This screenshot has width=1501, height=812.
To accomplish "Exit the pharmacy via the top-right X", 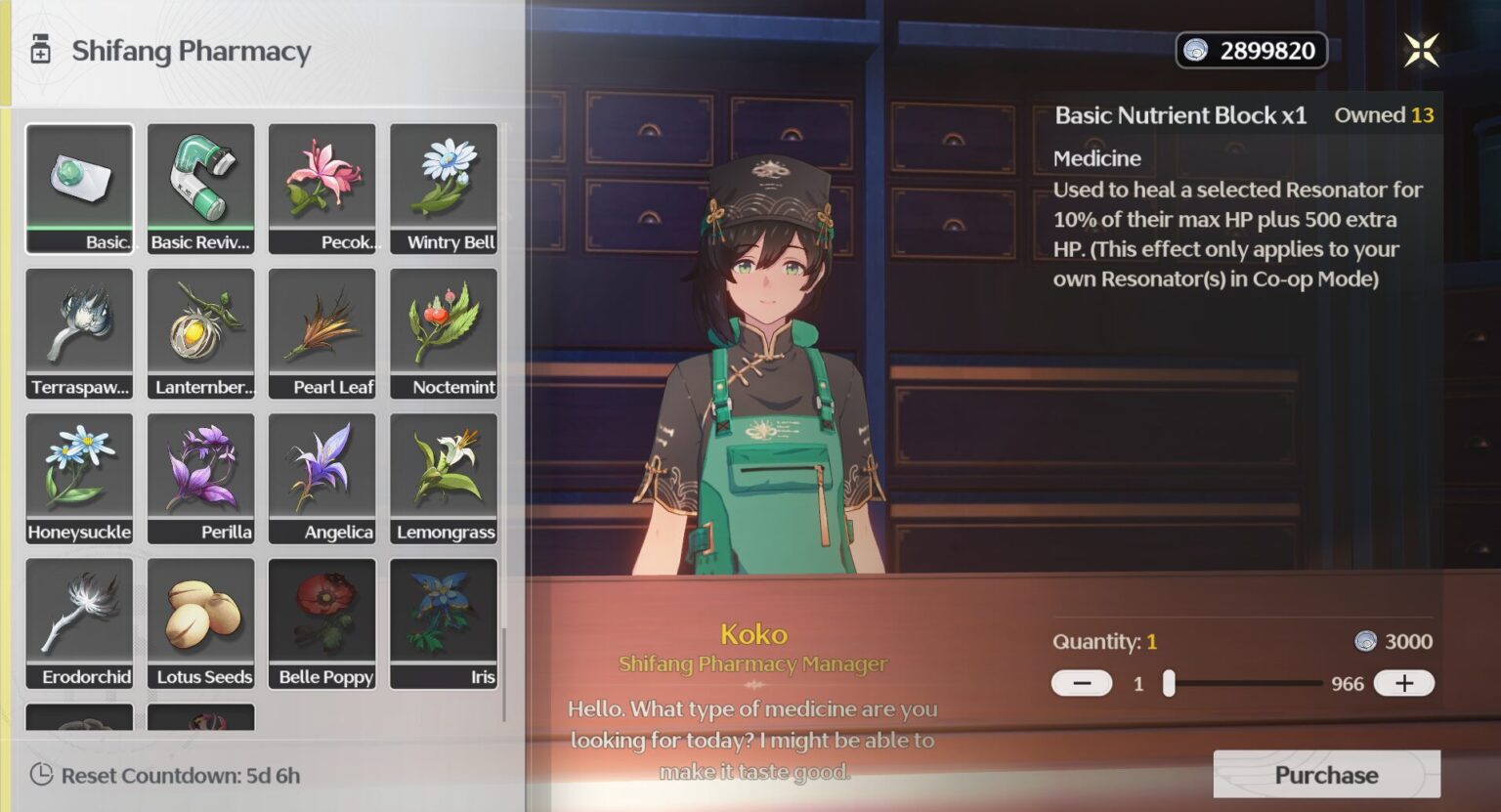I will coord(1422,51).
